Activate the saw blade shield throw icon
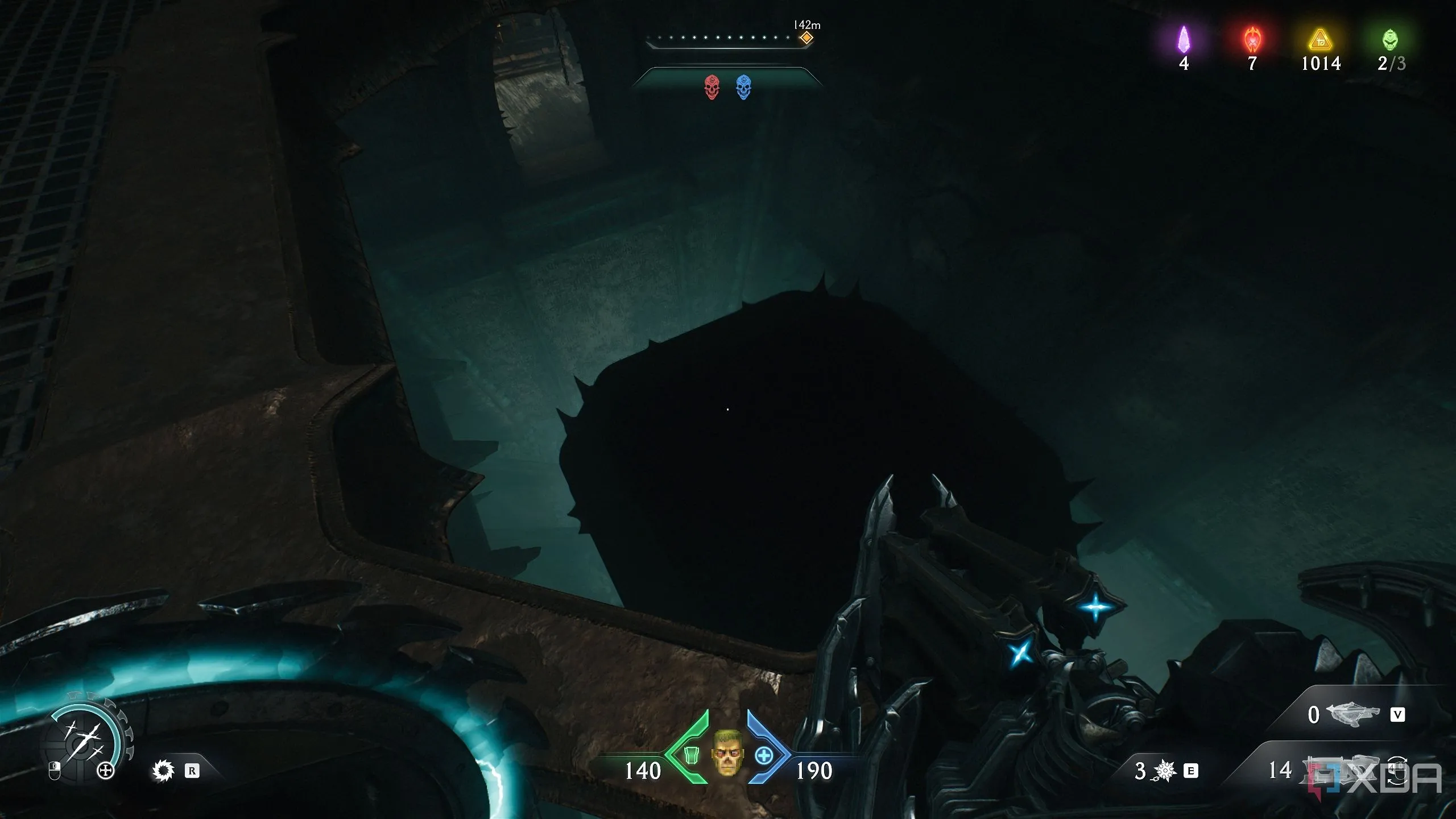Viewport: 1456px width, 819px height. coord(163,771)
